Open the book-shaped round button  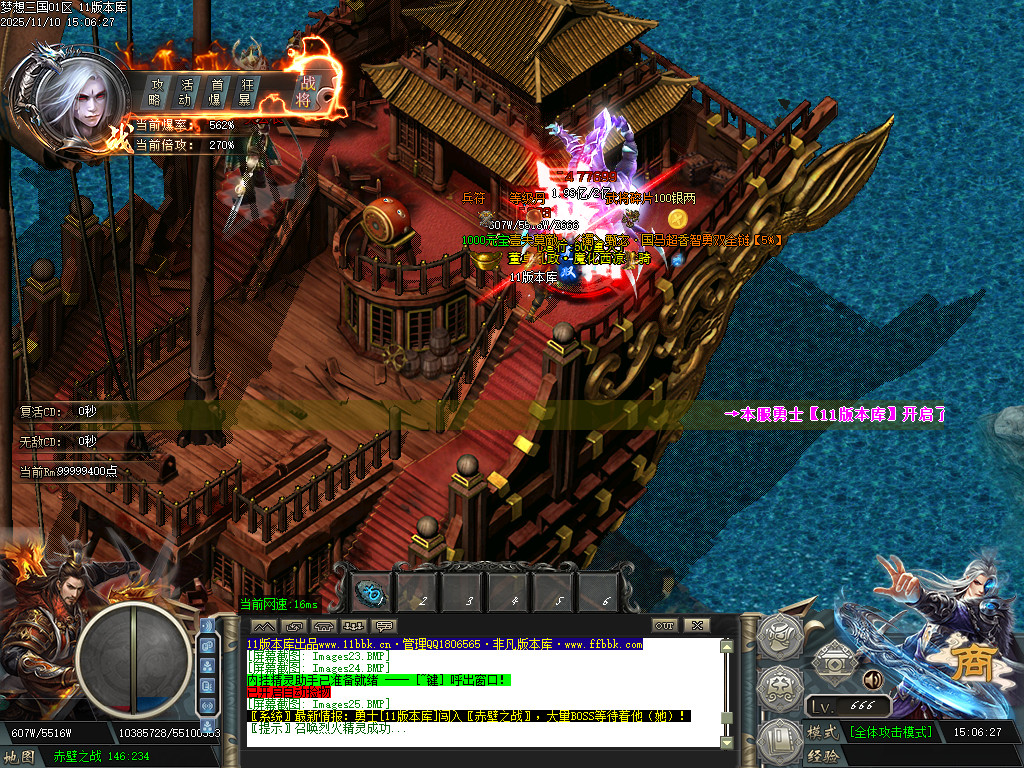779,742
